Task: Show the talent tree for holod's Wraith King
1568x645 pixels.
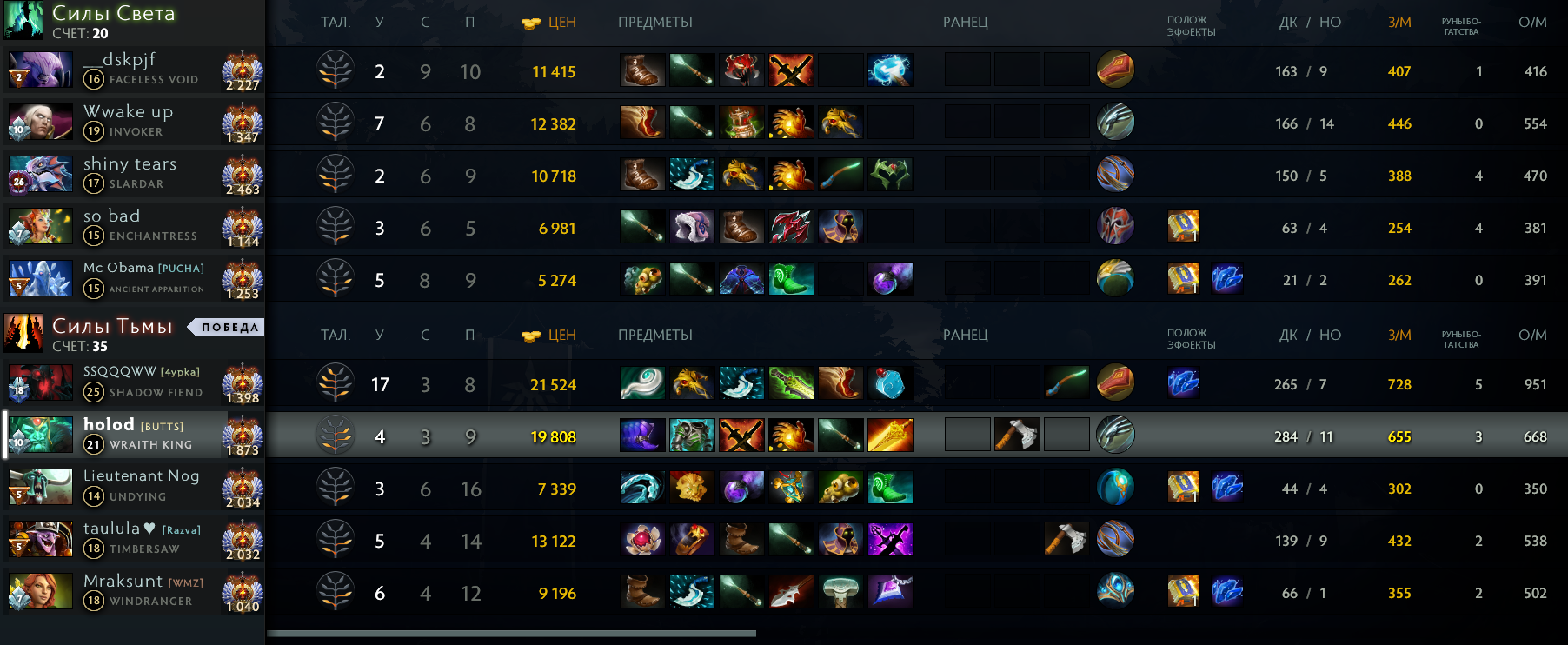Action: click(x=336, y=436)
